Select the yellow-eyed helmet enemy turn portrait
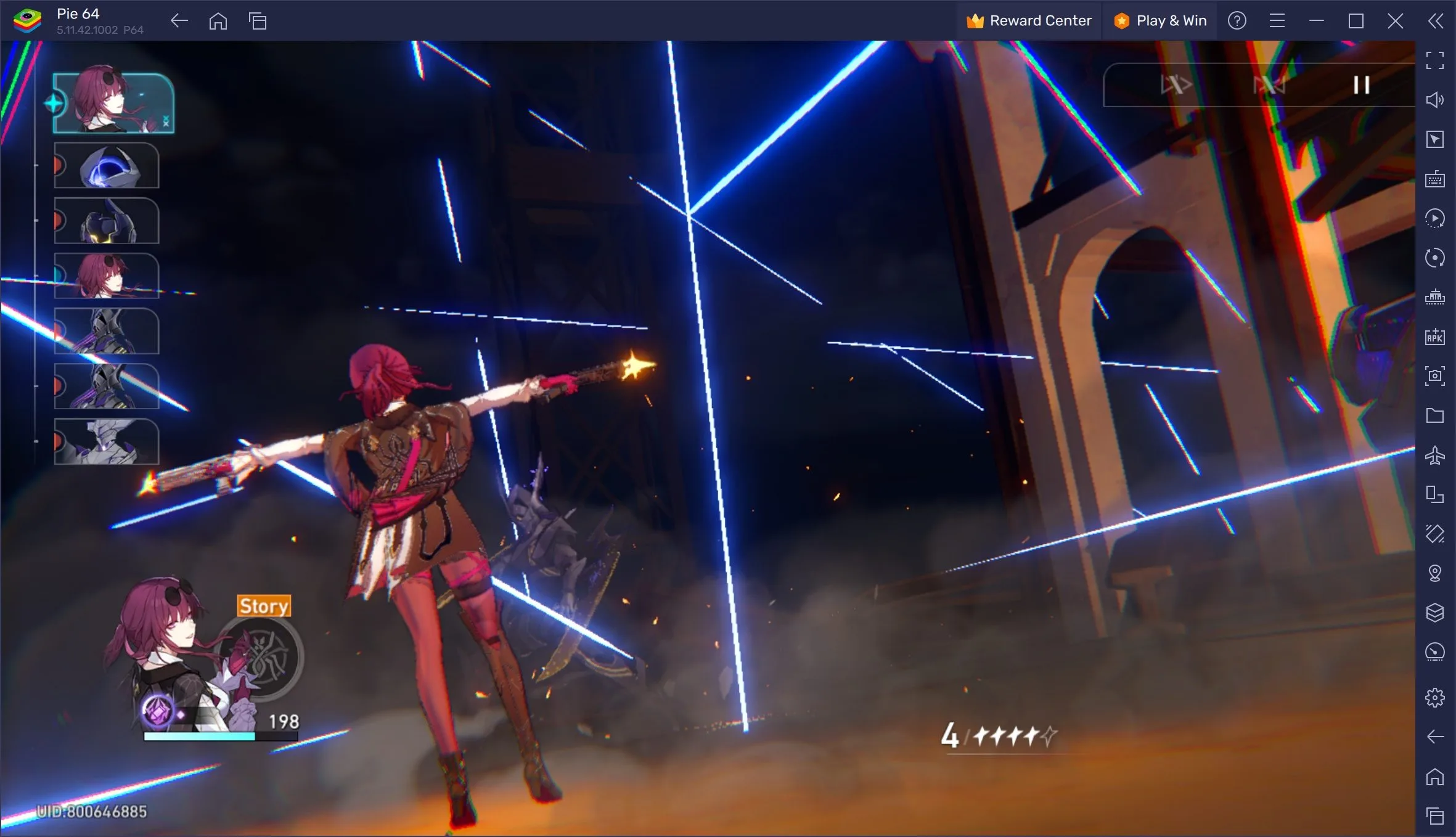This screenshot has width=1456, height=837. 107,221
